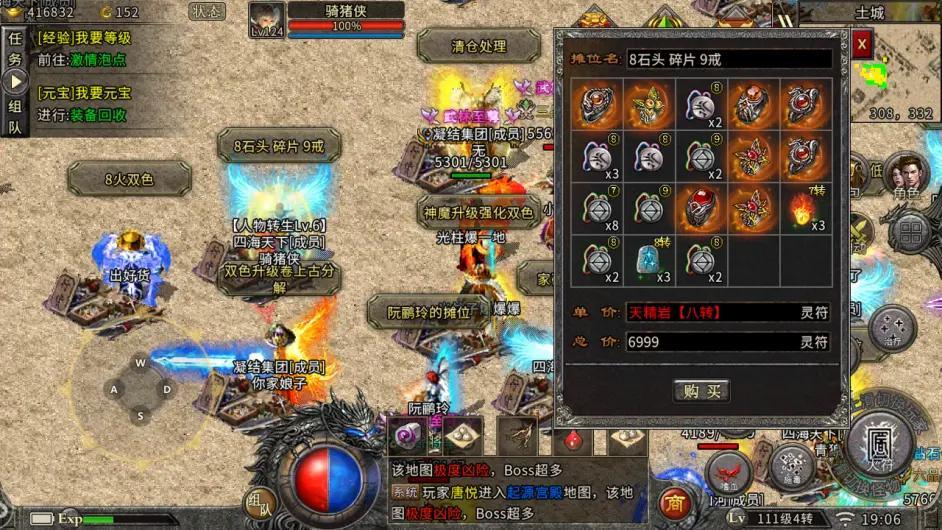Select the blue 8转 crystal stone slot
This screenshot has height=530, width=942.
pos(650,260)
